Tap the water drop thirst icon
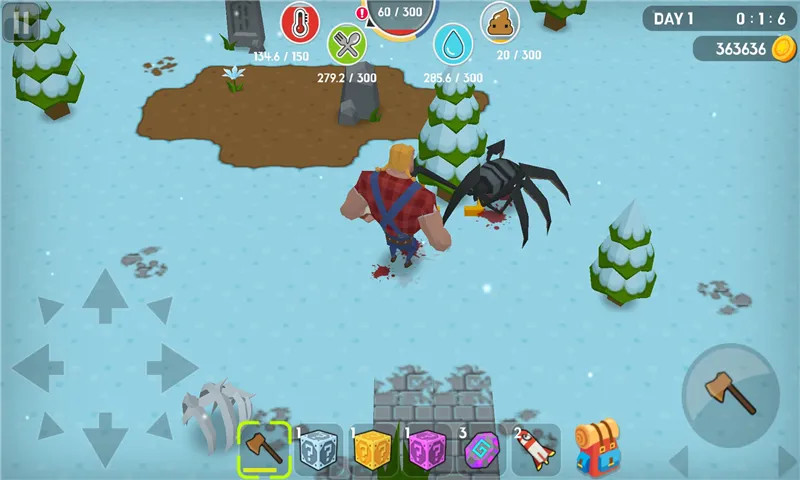Image resolution: width=800 pixels, height=480 pixels. click(453, 45)
